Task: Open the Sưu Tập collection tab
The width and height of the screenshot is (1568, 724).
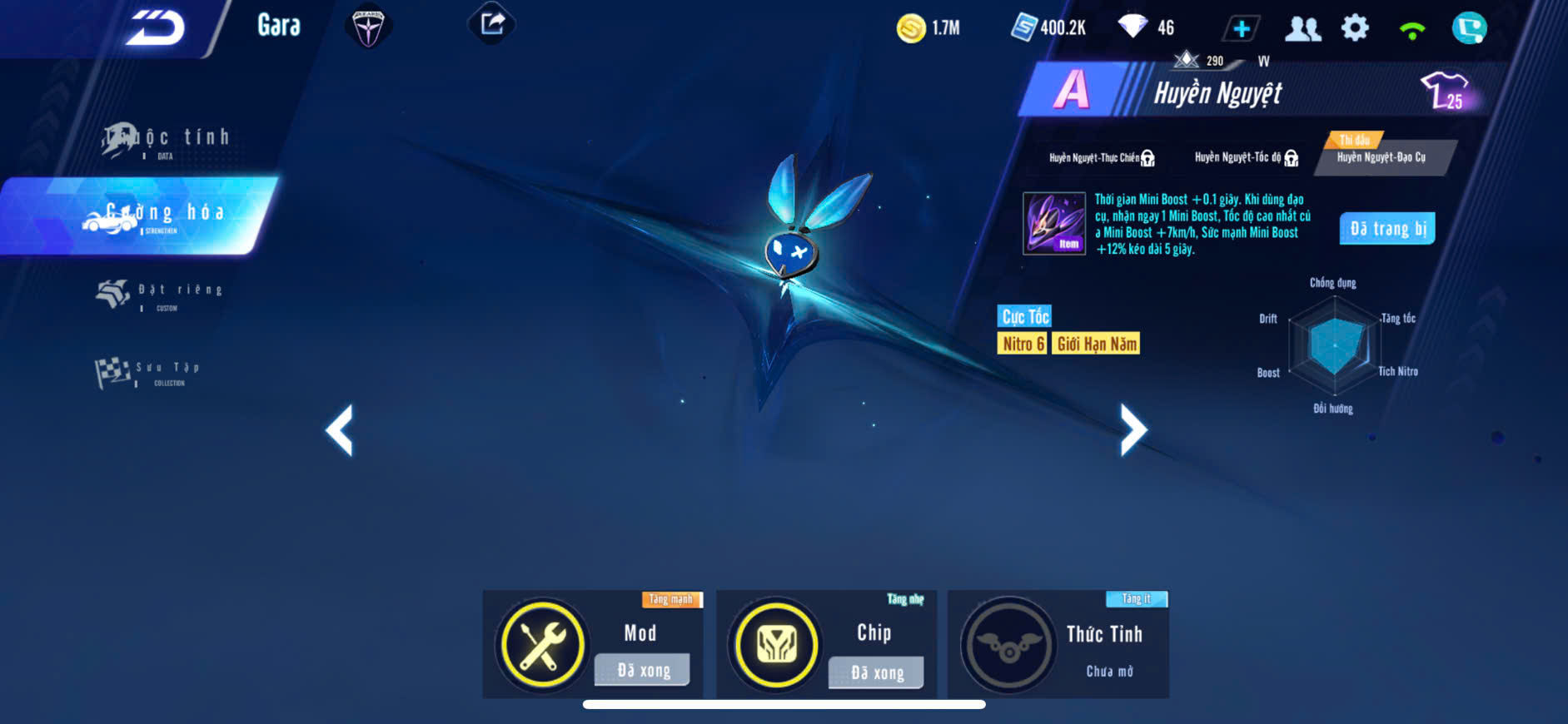Action: 148,372
